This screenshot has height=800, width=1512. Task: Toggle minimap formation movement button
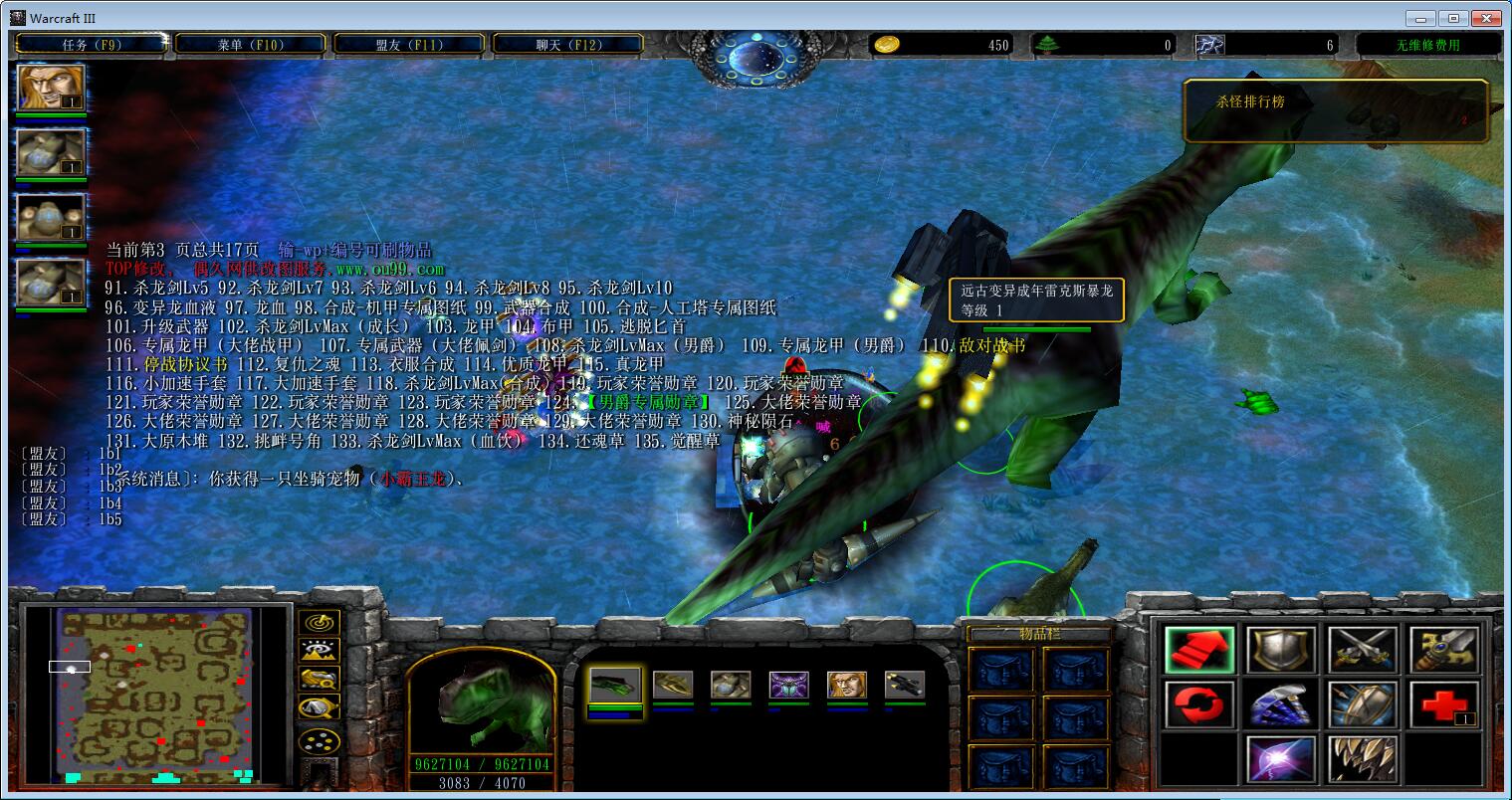pos(320,740)
